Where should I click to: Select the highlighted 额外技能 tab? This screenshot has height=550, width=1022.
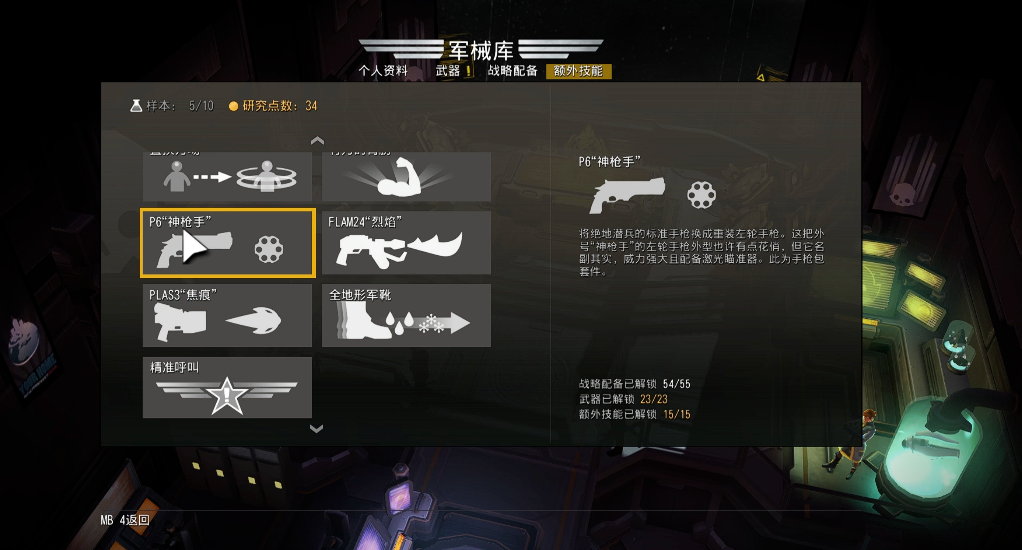coord(578,71)
